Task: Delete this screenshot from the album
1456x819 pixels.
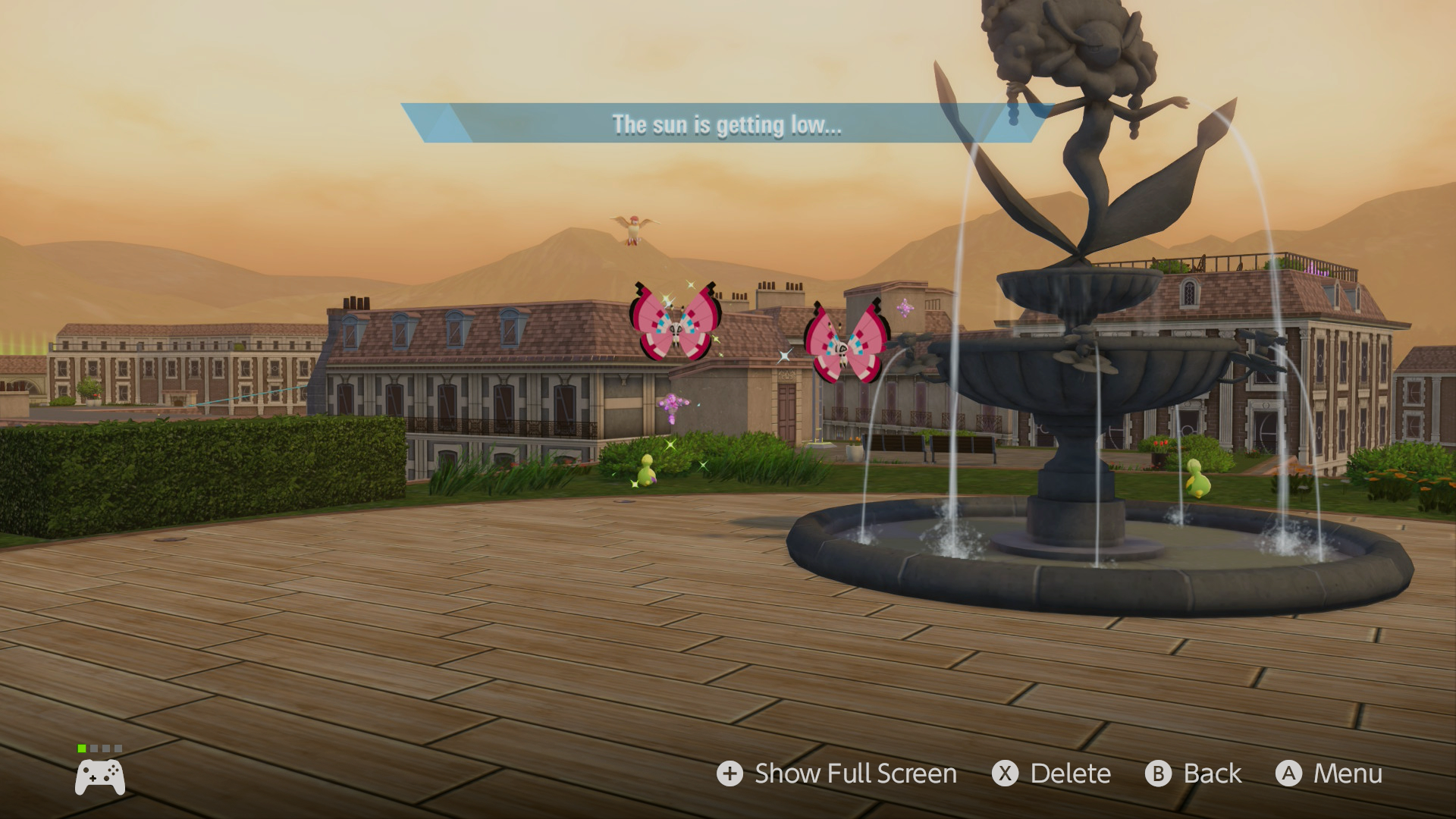Action: tap(1052, 773)
